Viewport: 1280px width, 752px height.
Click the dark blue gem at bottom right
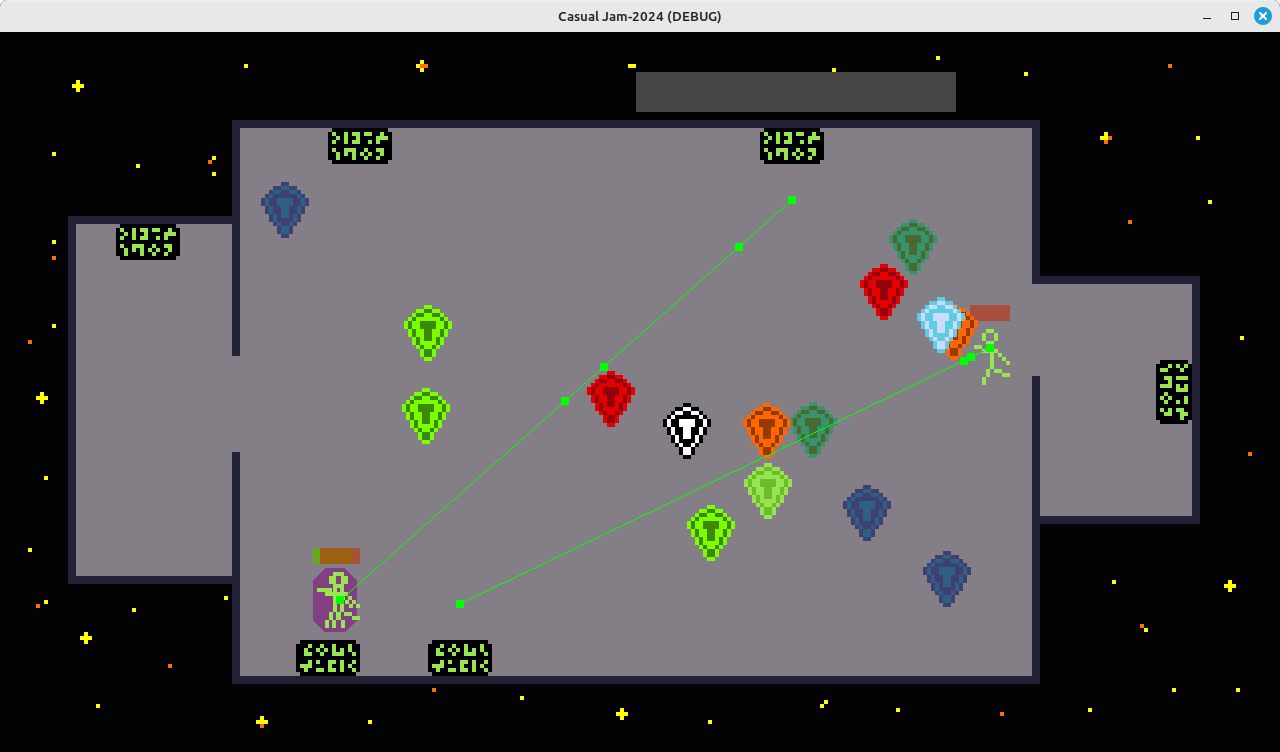[946, 575]
